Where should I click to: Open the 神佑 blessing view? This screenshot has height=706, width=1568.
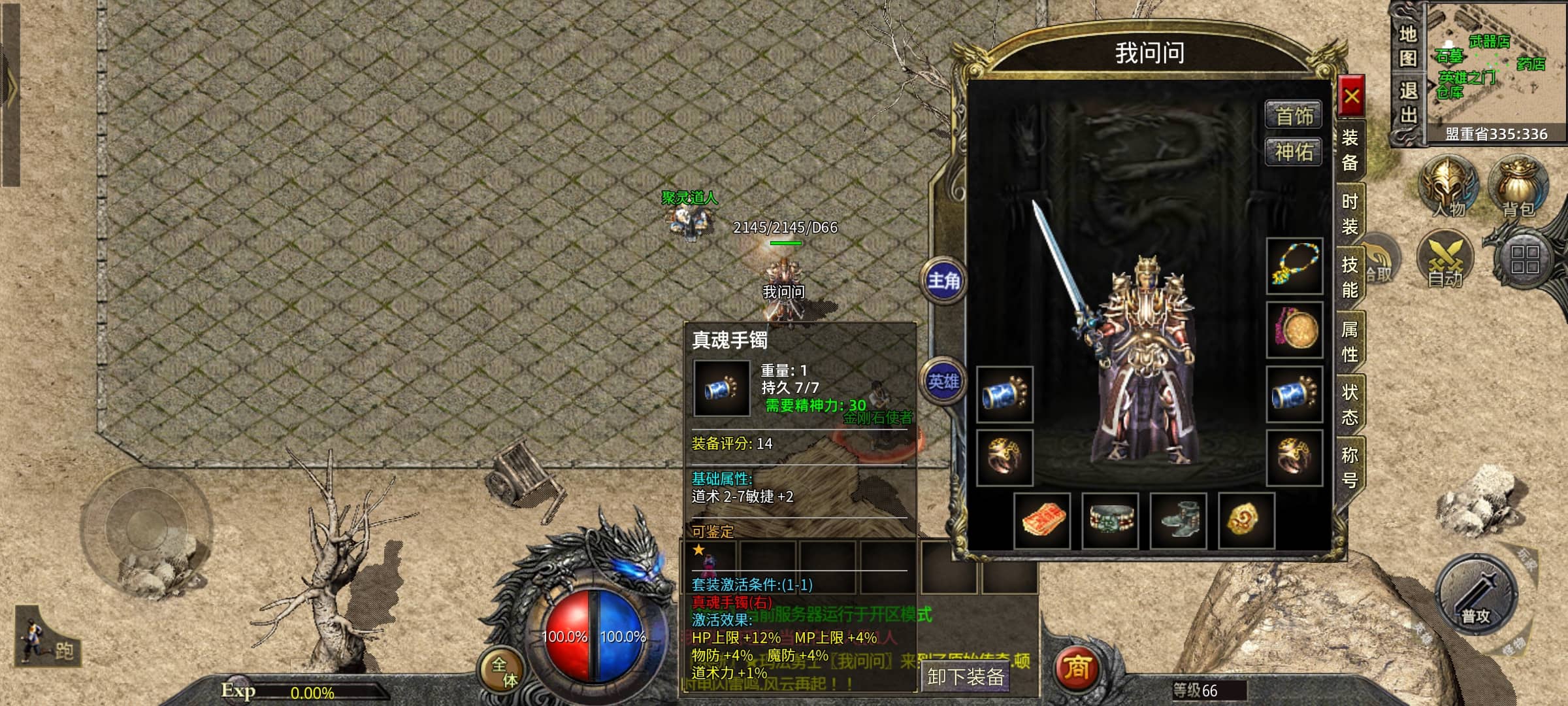(1294, 152)
